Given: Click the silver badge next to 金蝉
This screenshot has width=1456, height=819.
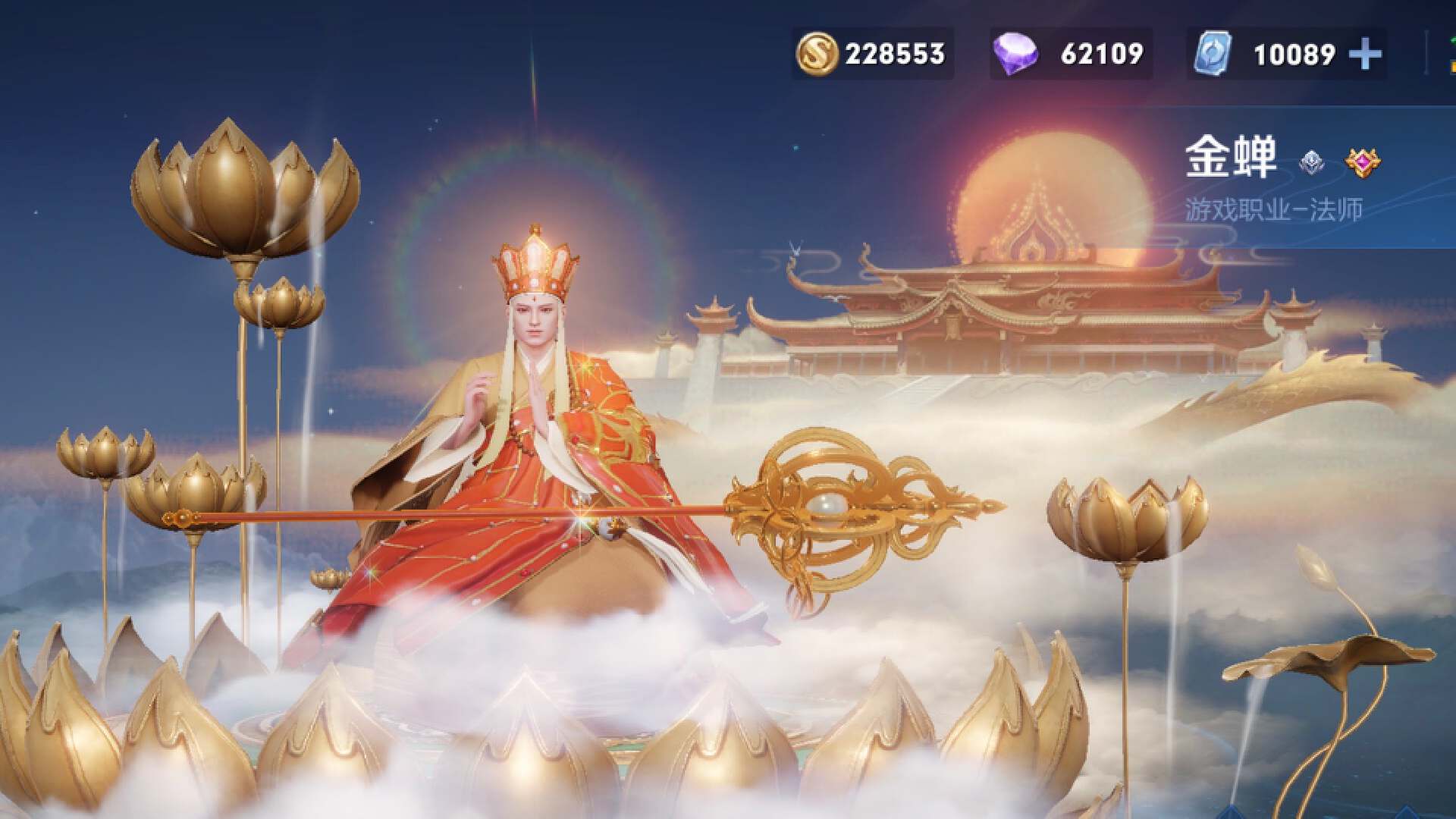Looking at the screenshot, I should tap(1311, 162).
